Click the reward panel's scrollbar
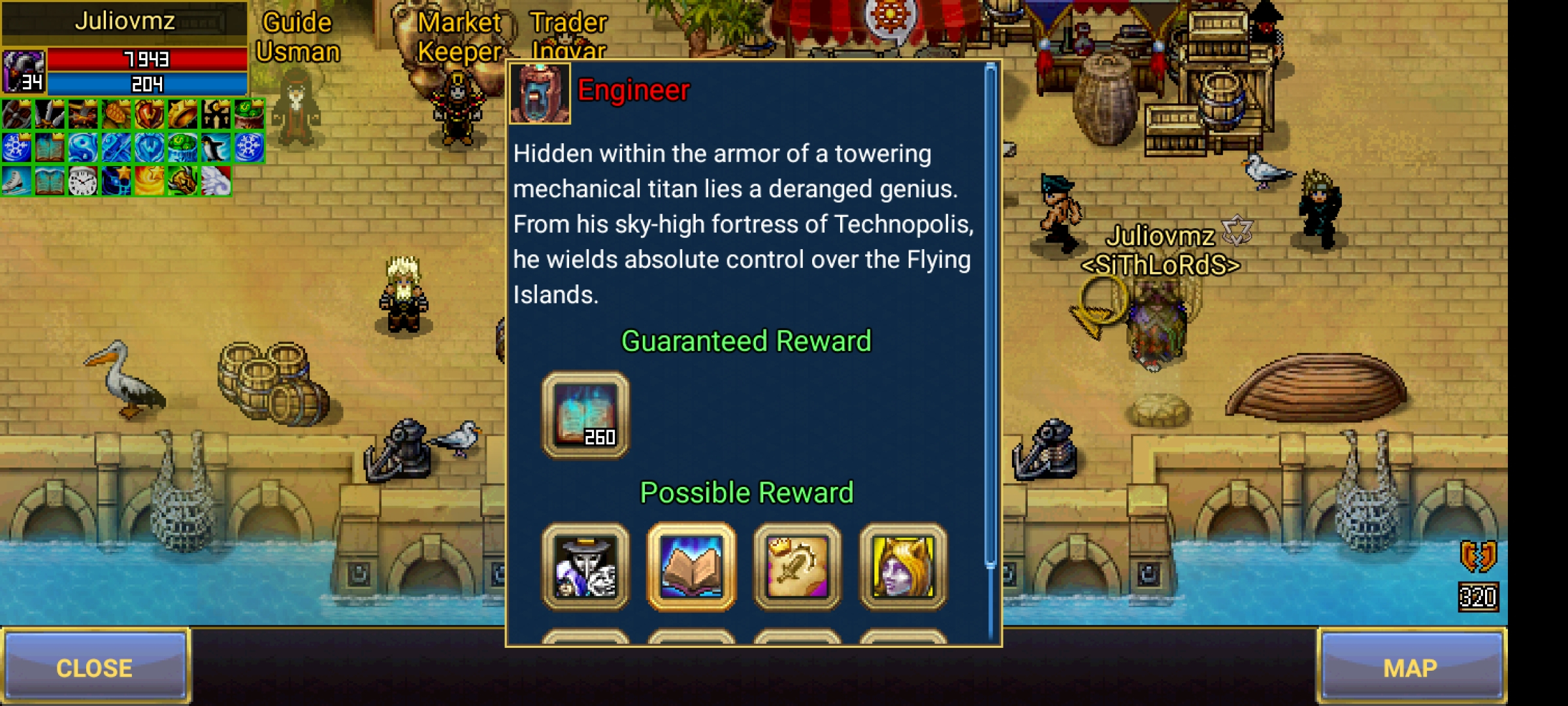 coord(990,314)
